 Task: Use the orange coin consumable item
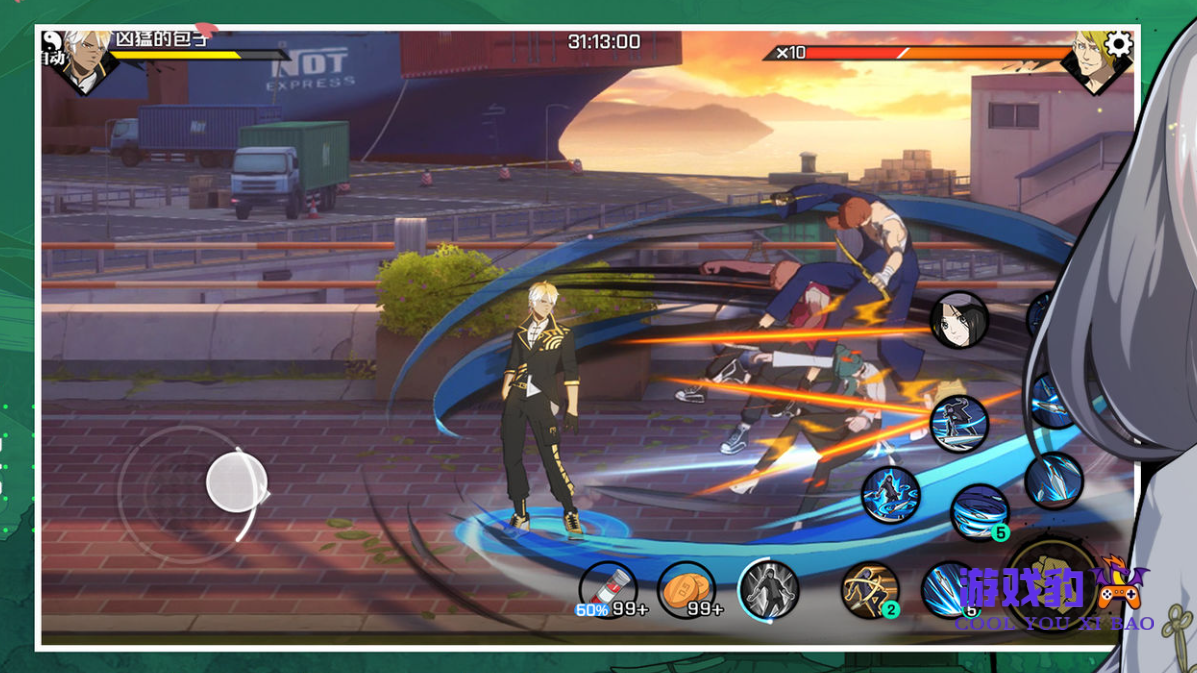687,588
